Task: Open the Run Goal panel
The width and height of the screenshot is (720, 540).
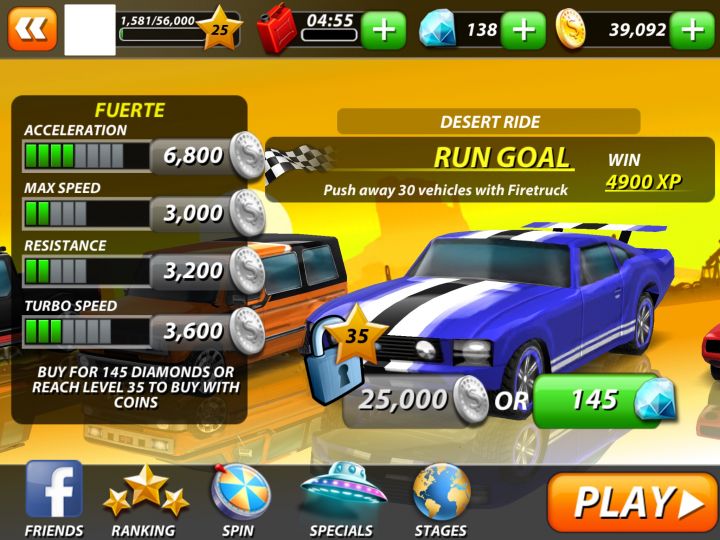Action: [x=490, y=170]
